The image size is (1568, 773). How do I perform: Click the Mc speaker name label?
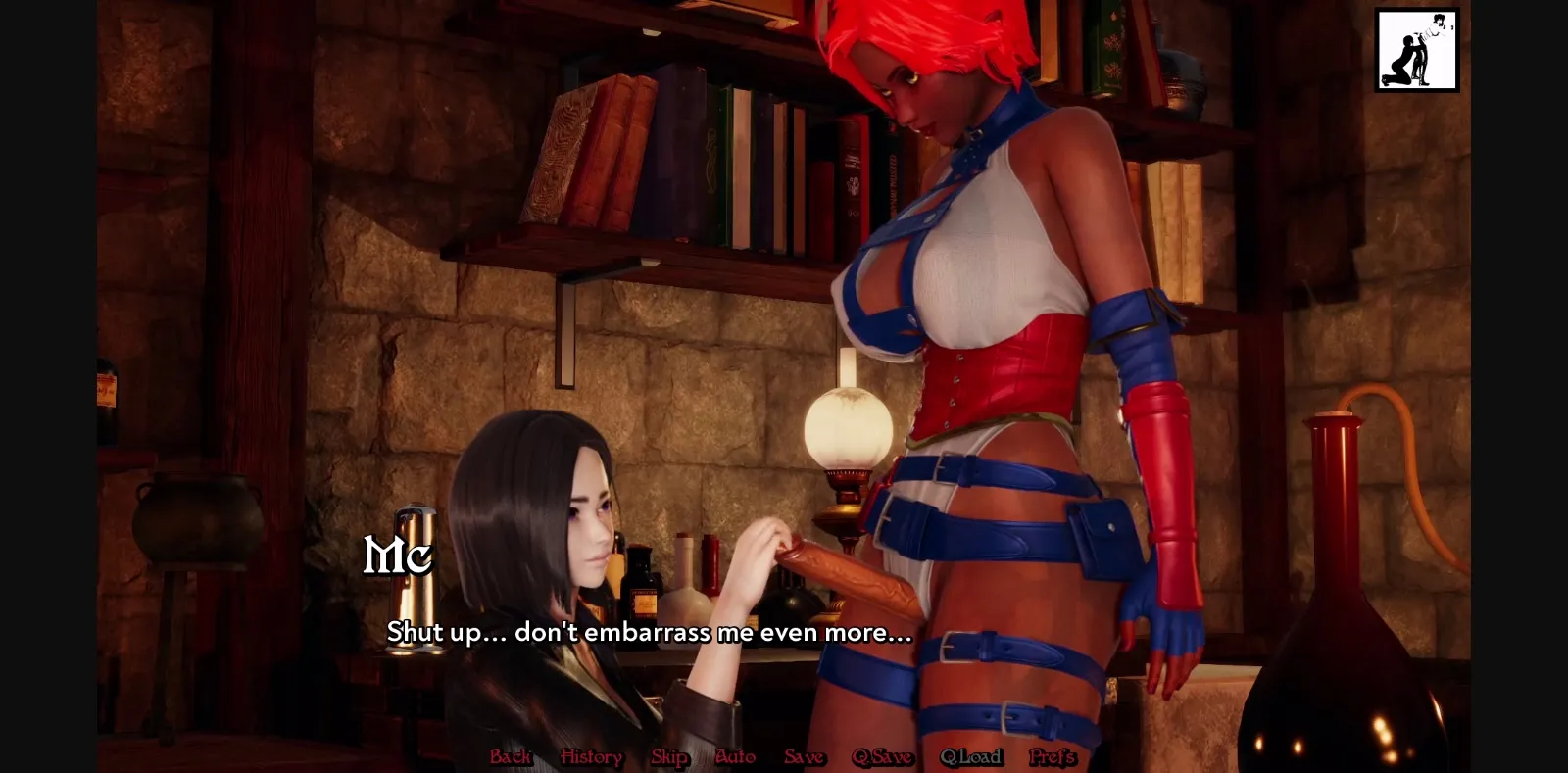tap(396, 558)
